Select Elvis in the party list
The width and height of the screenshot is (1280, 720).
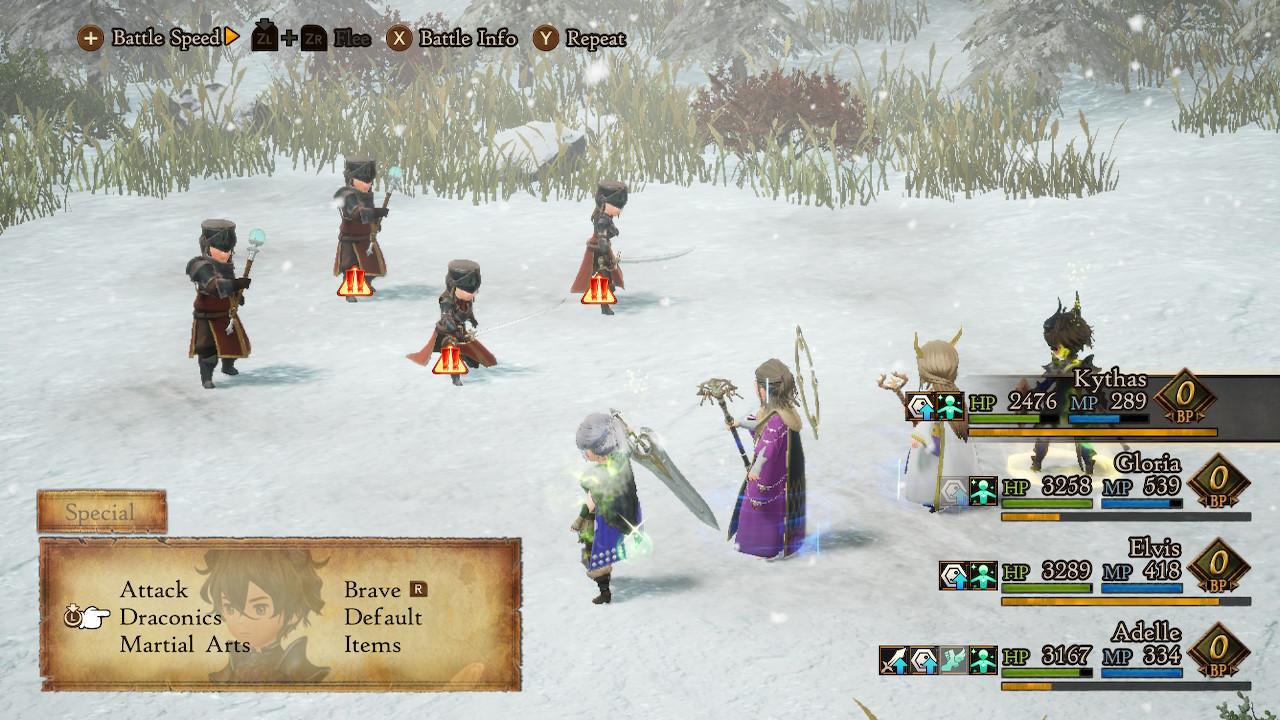[1154, 549]
